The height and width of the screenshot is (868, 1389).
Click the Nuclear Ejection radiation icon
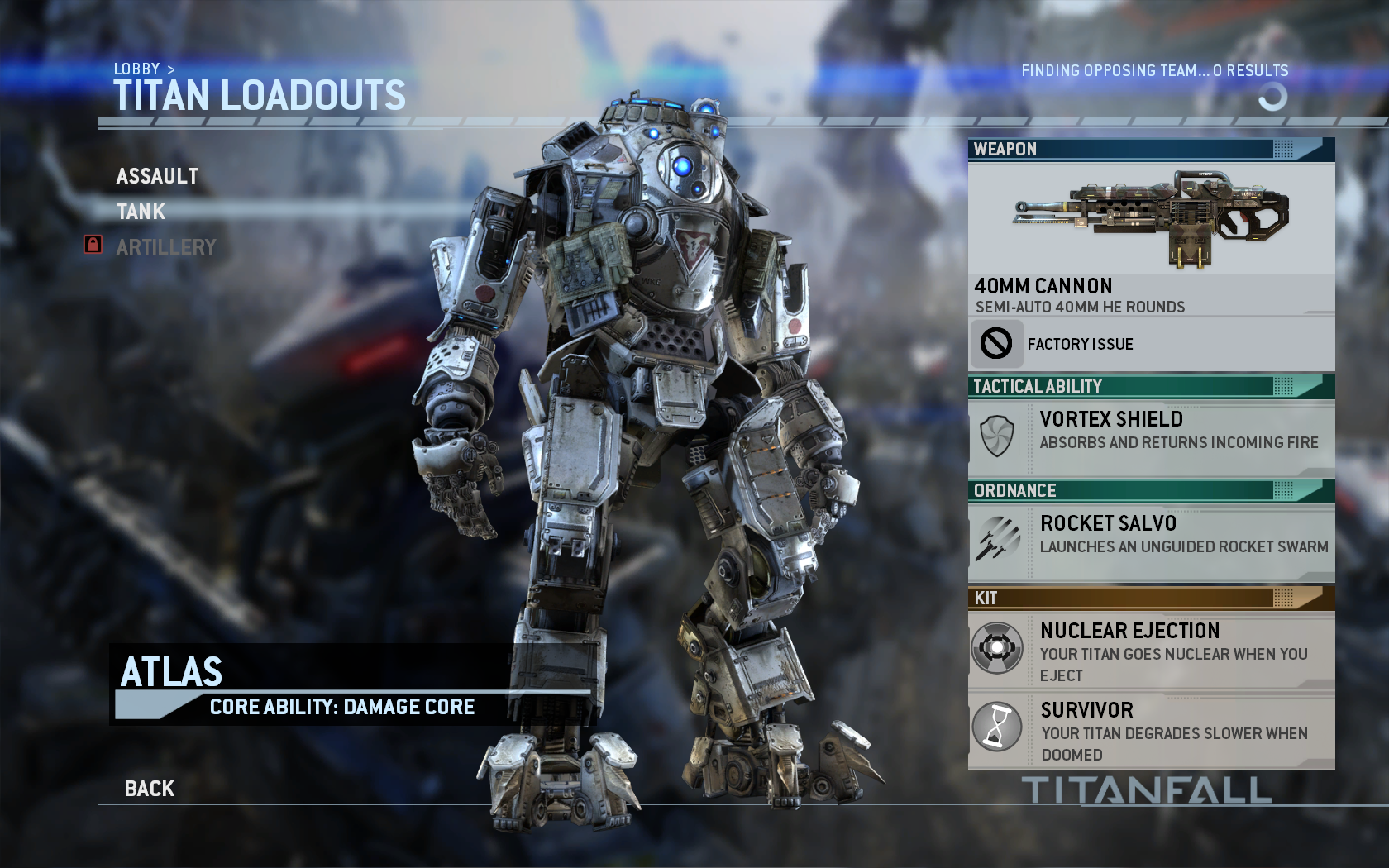(x=998, y=648)
